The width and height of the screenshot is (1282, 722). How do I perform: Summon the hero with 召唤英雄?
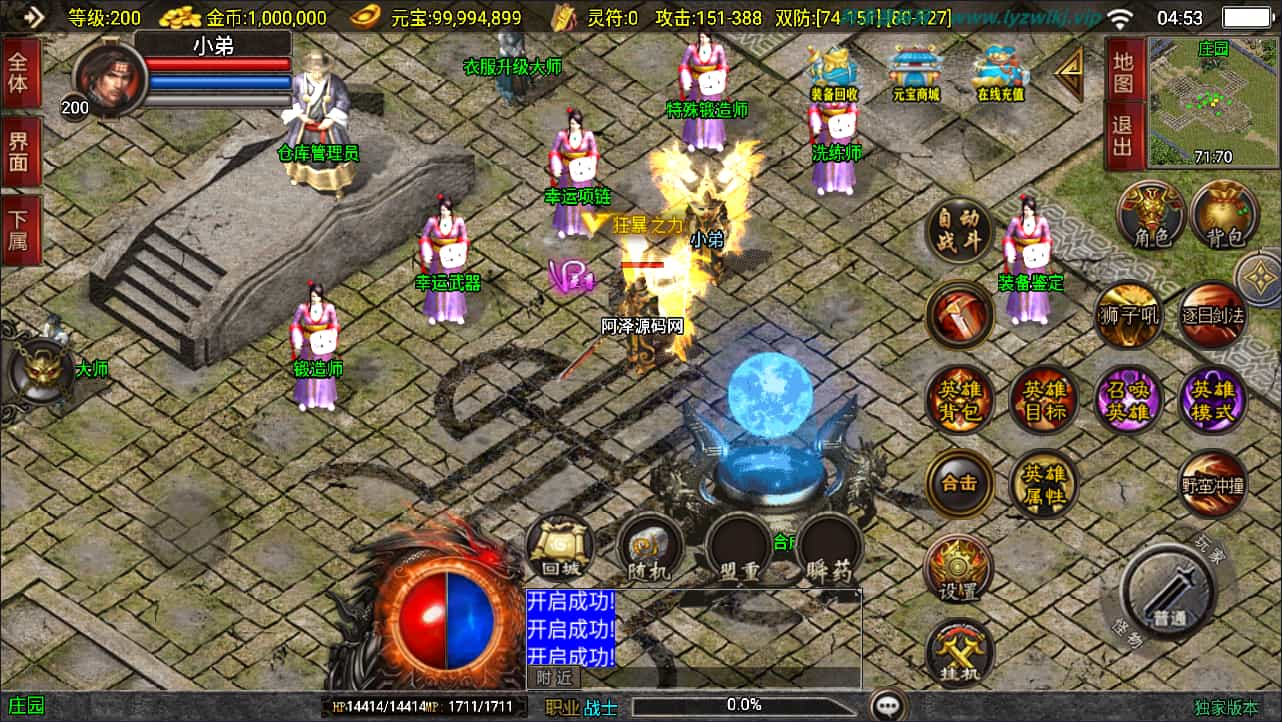click(1128, 400)
